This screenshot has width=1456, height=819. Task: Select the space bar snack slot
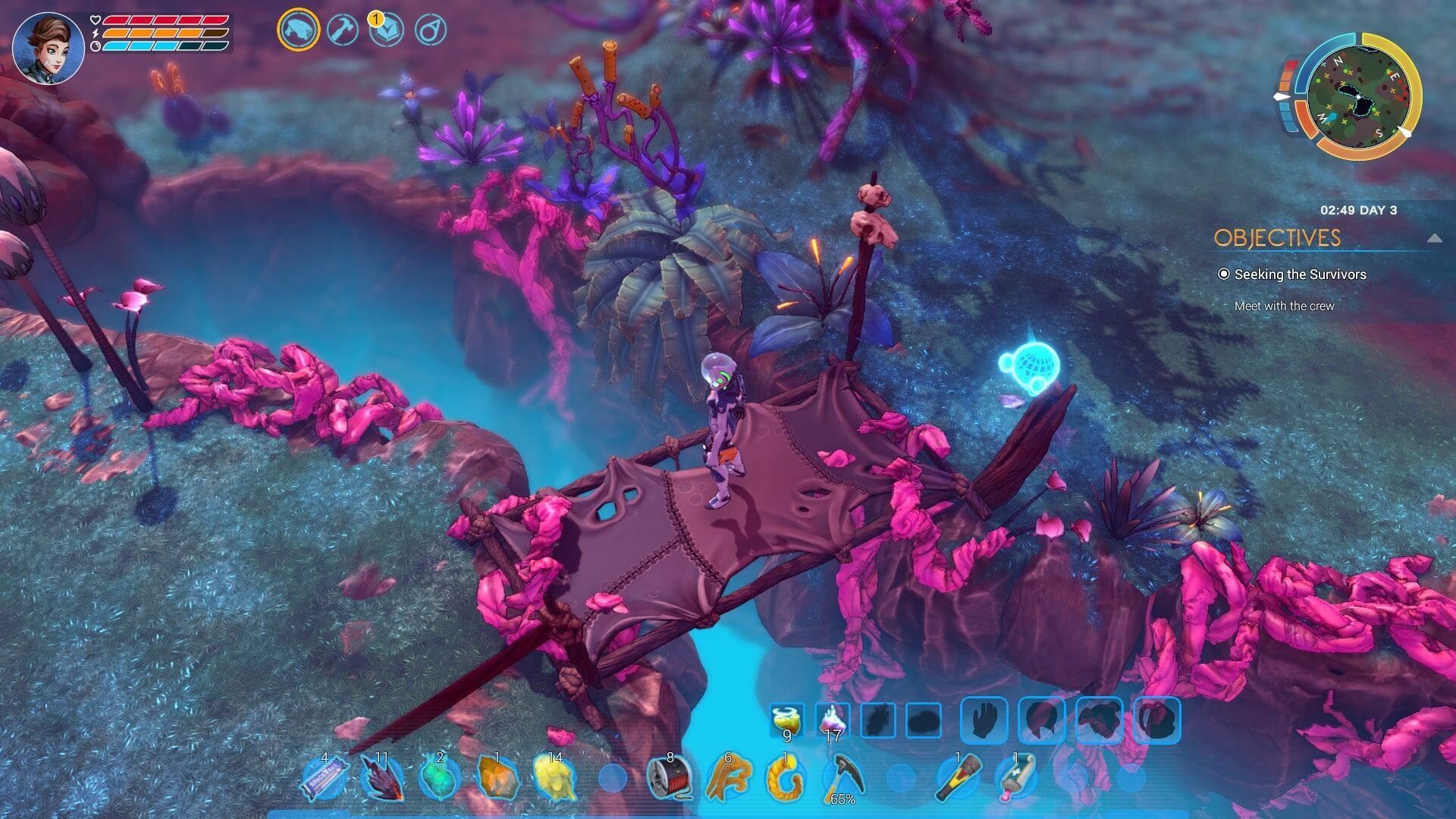[x=325, y=778]
